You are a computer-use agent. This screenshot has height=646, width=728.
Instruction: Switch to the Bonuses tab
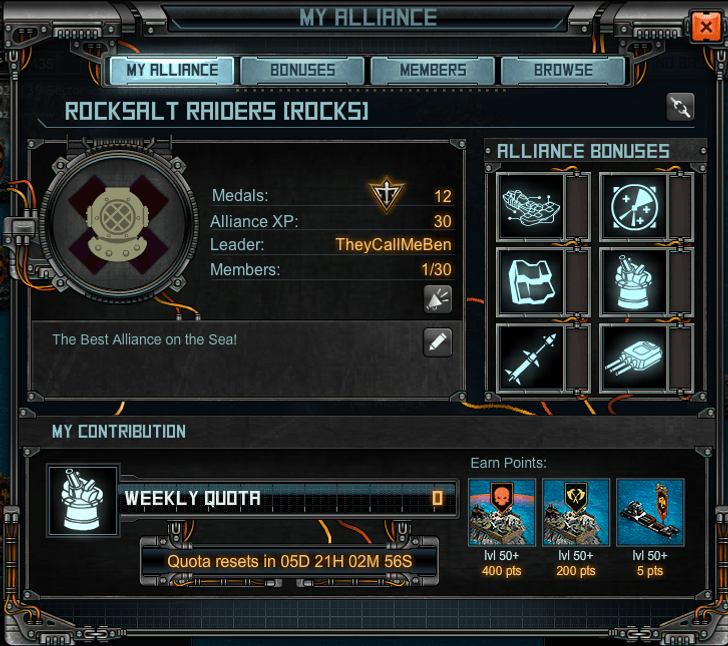click(x=303, y=71)
